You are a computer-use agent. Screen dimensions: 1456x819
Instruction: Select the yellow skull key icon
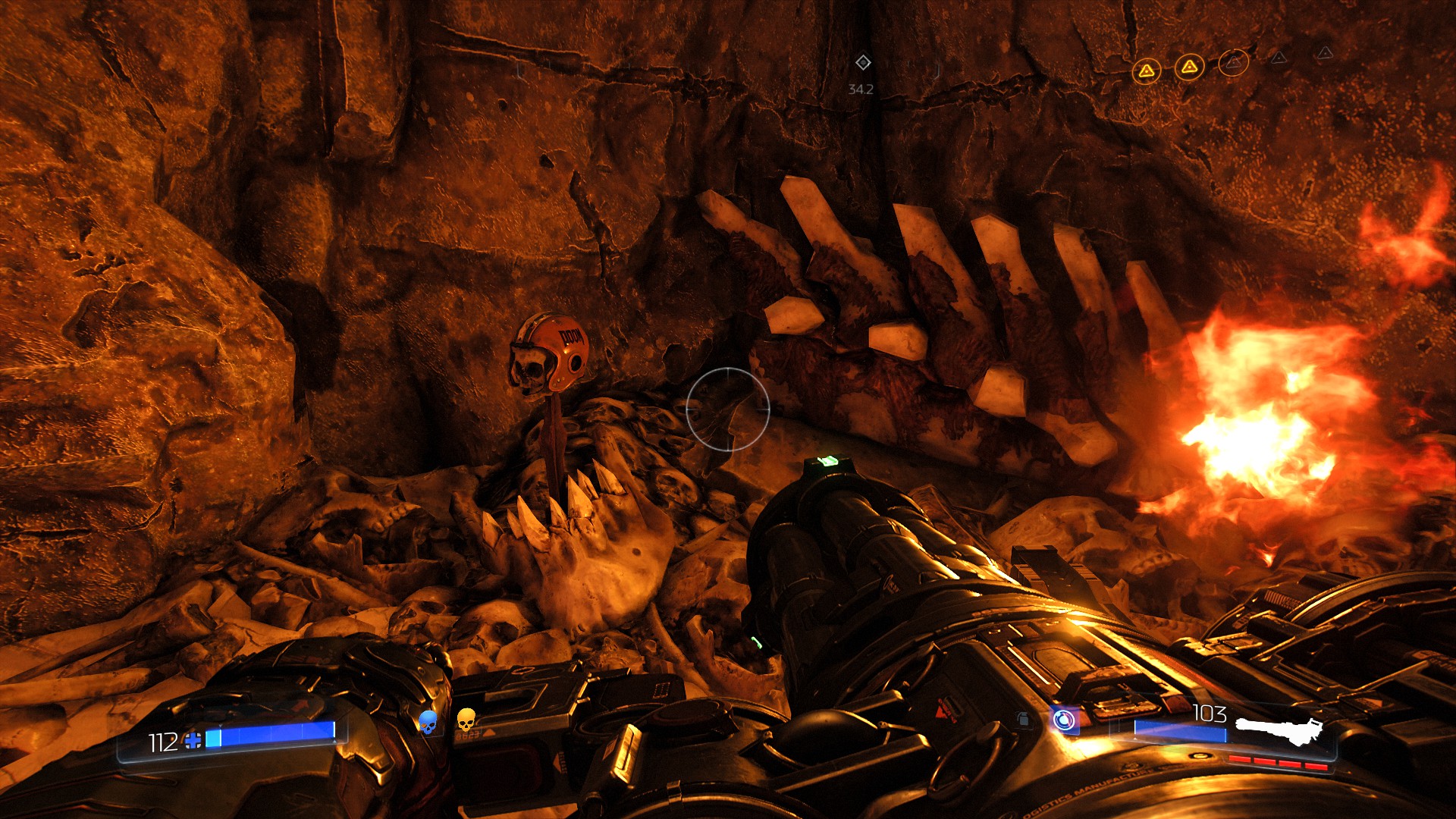pos(466,720)
